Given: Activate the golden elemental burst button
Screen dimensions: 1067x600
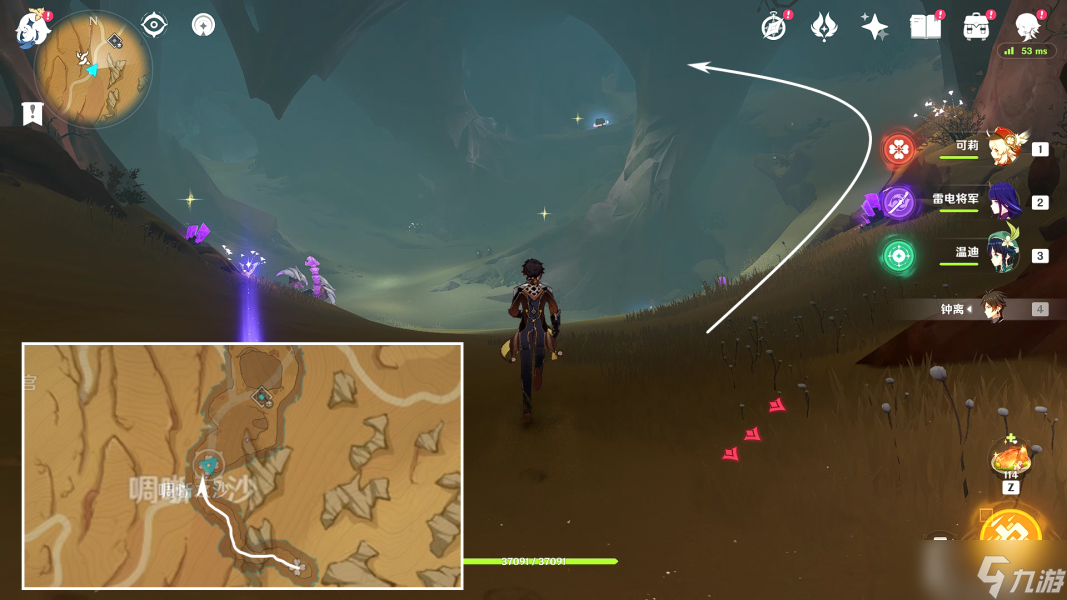Looking at the screenshot, I should (1011, 535).
